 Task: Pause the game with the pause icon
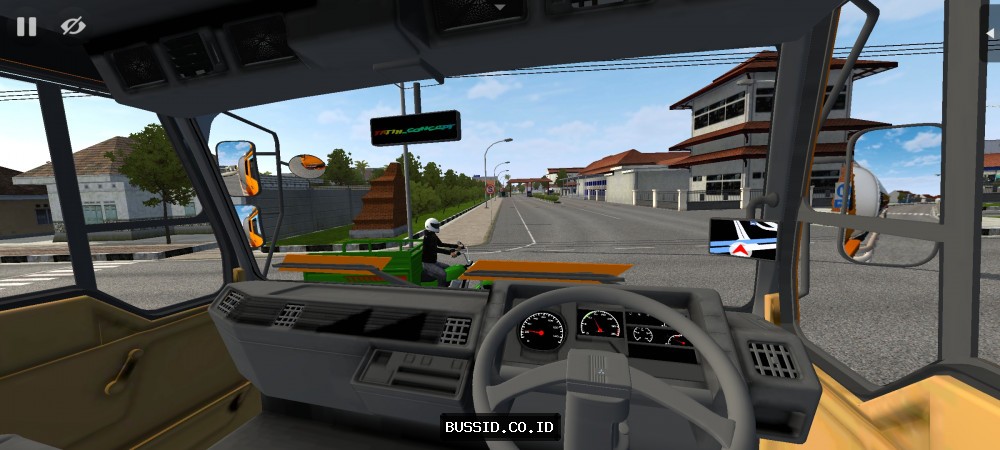[x=26, y=26]
